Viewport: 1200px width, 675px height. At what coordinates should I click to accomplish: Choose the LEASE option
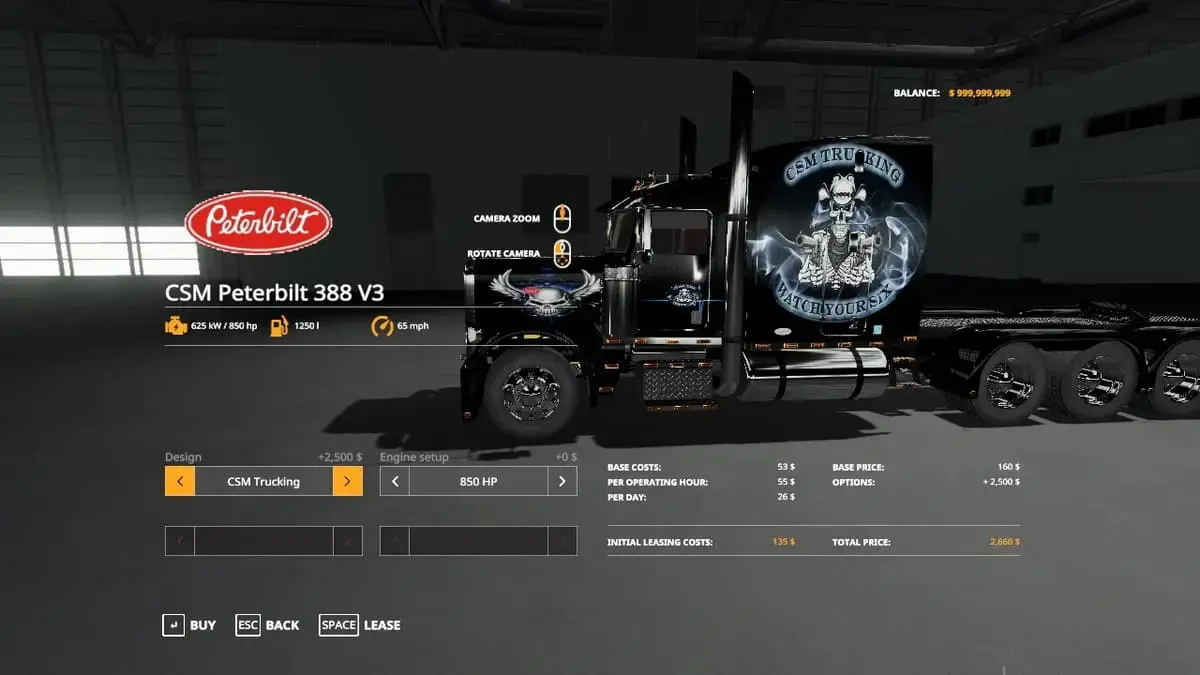pyautogui.click(x=360, y=625)
